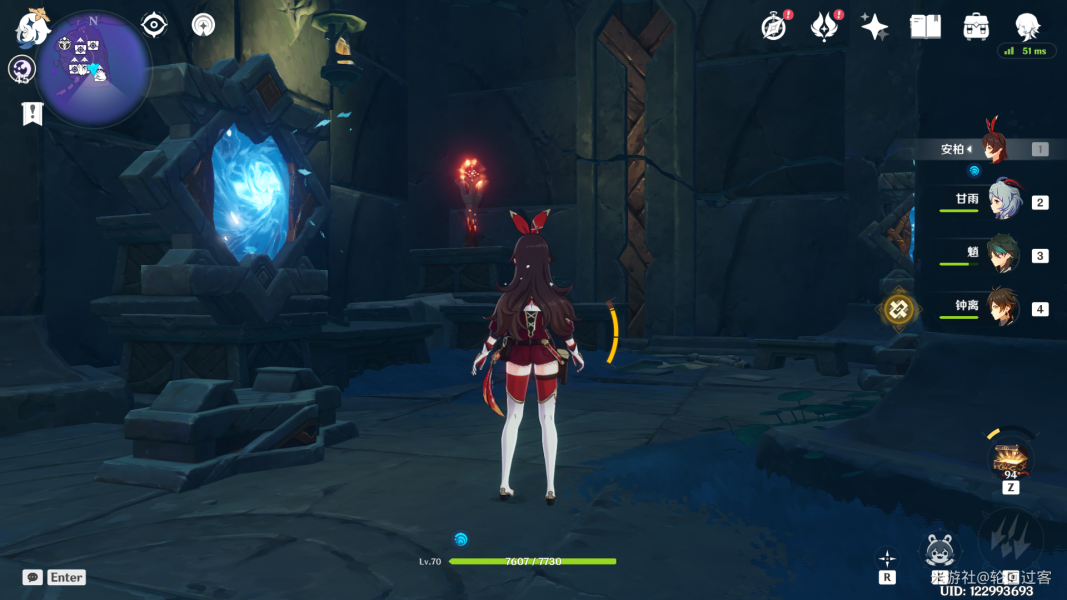The width and height of the screenshot is (1067, 600).
Task: Click the purple moon icon showing 45
Action: [21, 69]
